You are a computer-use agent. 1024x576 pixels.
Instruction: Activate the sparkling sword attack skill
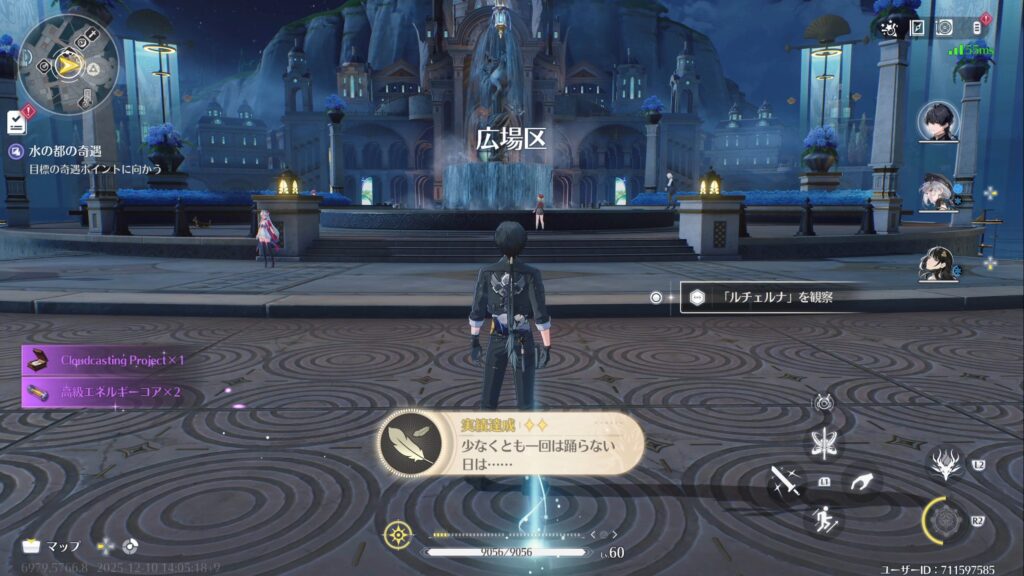[x=785, y=485]
